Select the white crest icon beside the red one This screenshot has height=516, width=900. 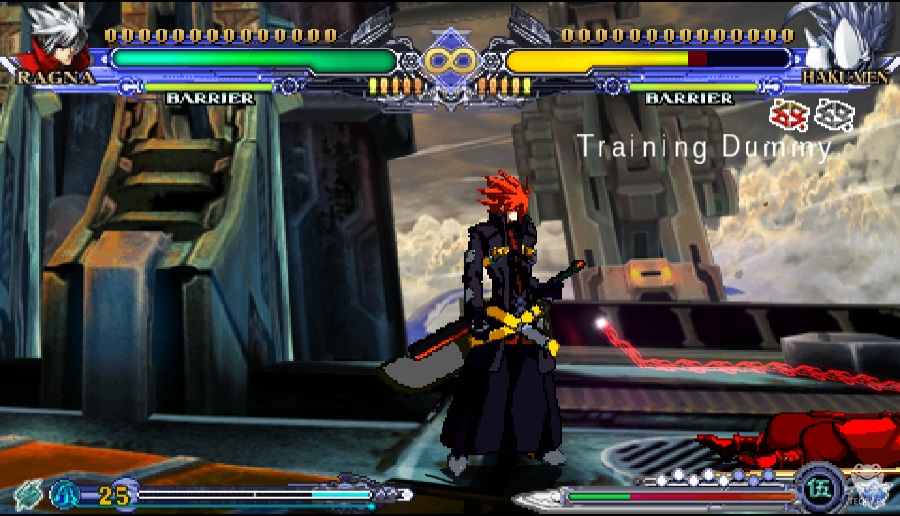[x=832, y=115]
